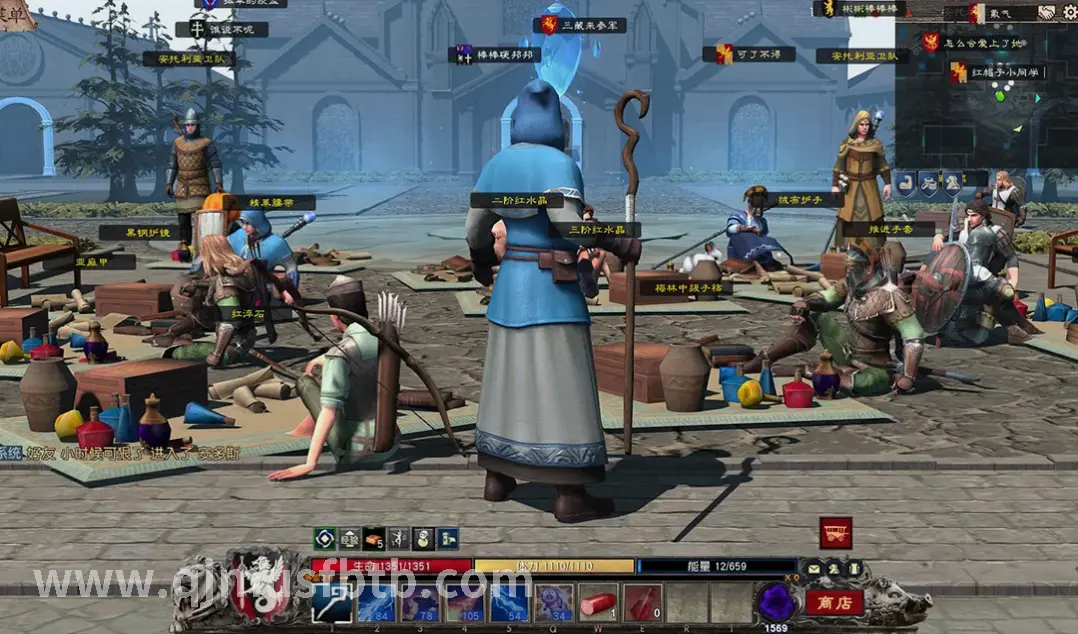
Task: Use the red sausage food item slot
Action: point(598,603)
